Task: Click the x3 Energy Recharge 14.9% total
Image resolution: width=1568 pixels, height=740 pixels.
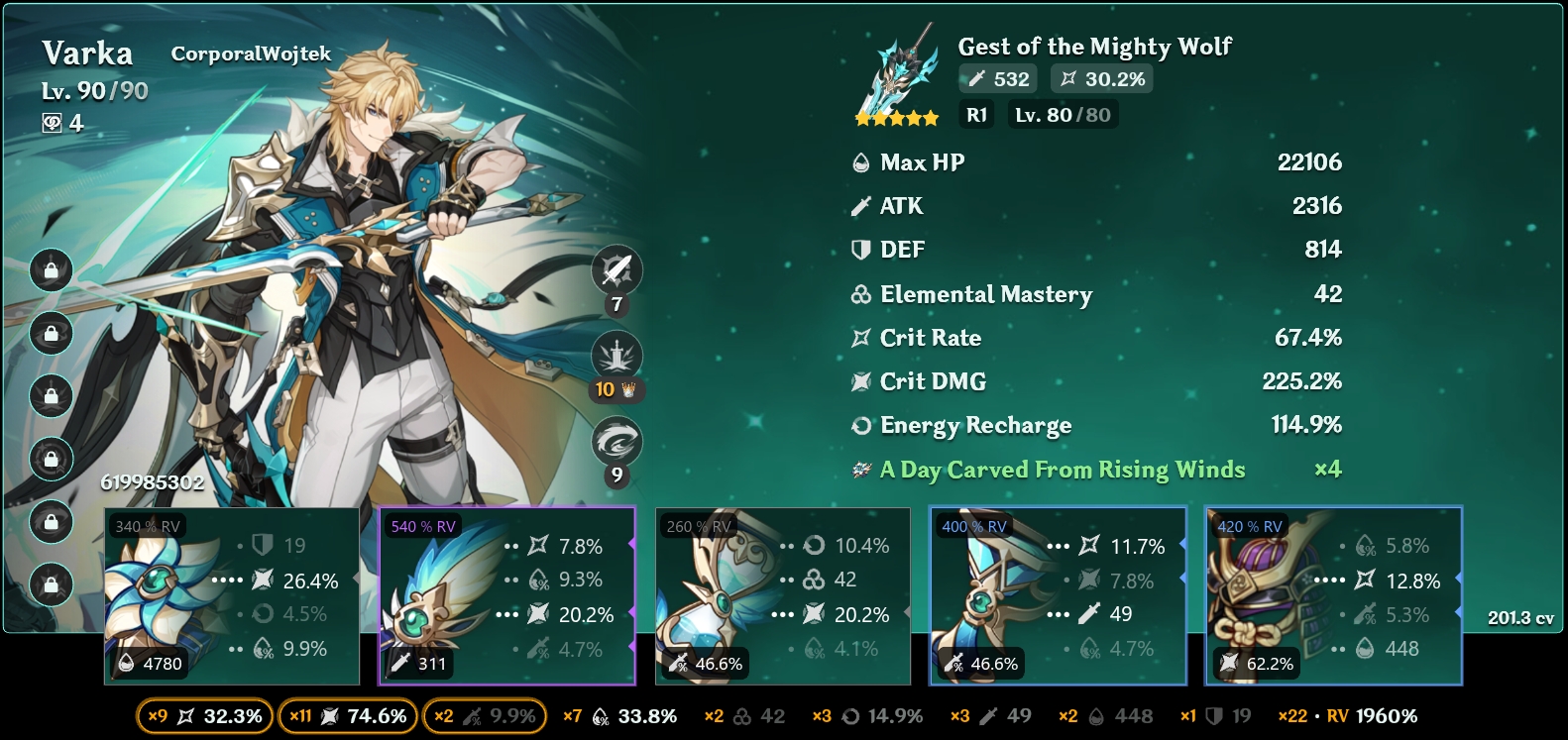Action: tap(867, 716)
